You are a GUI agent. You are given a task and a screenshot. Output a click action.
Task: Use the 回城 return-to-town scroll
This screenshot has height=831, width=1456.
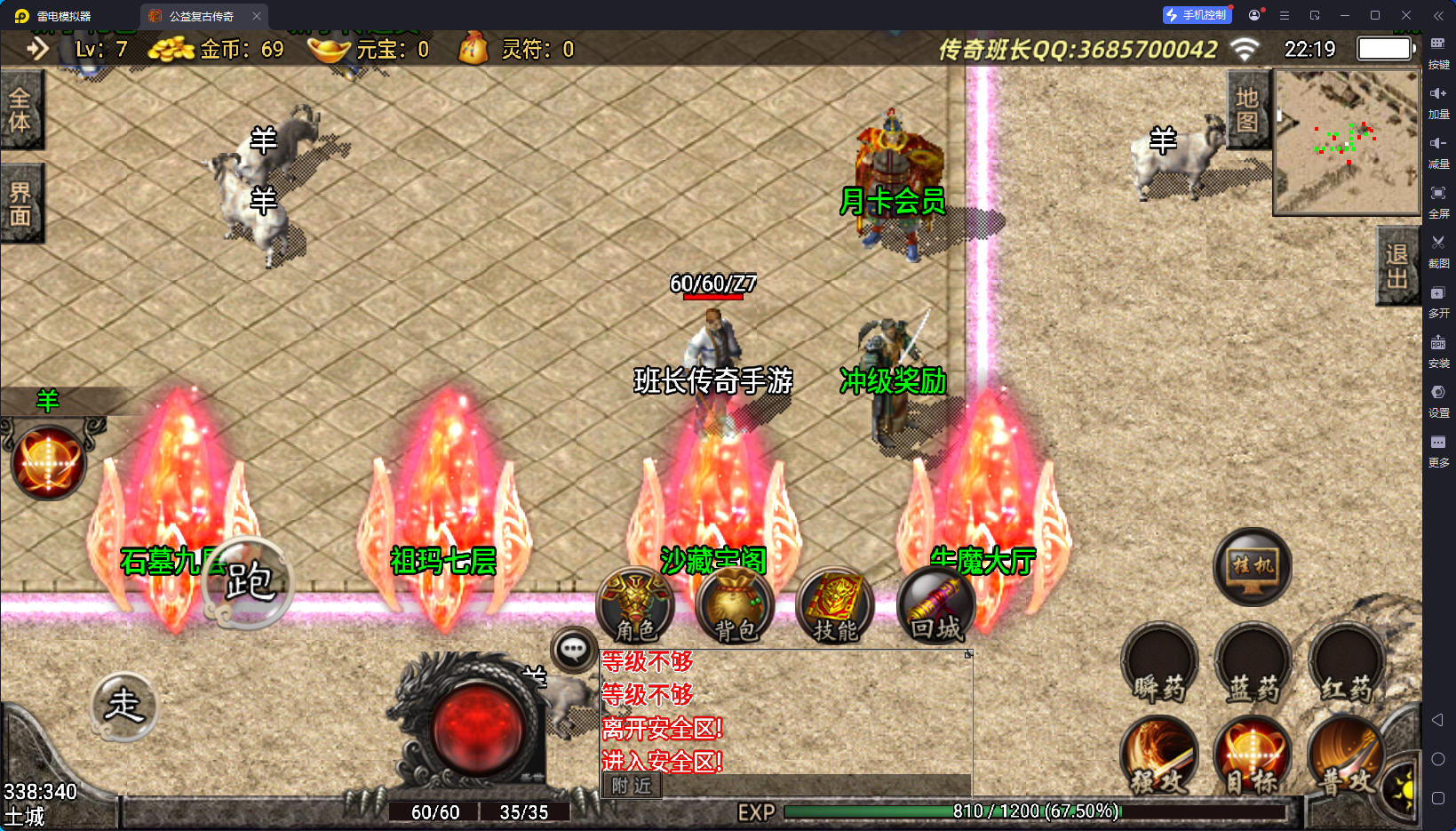[935, 606]
